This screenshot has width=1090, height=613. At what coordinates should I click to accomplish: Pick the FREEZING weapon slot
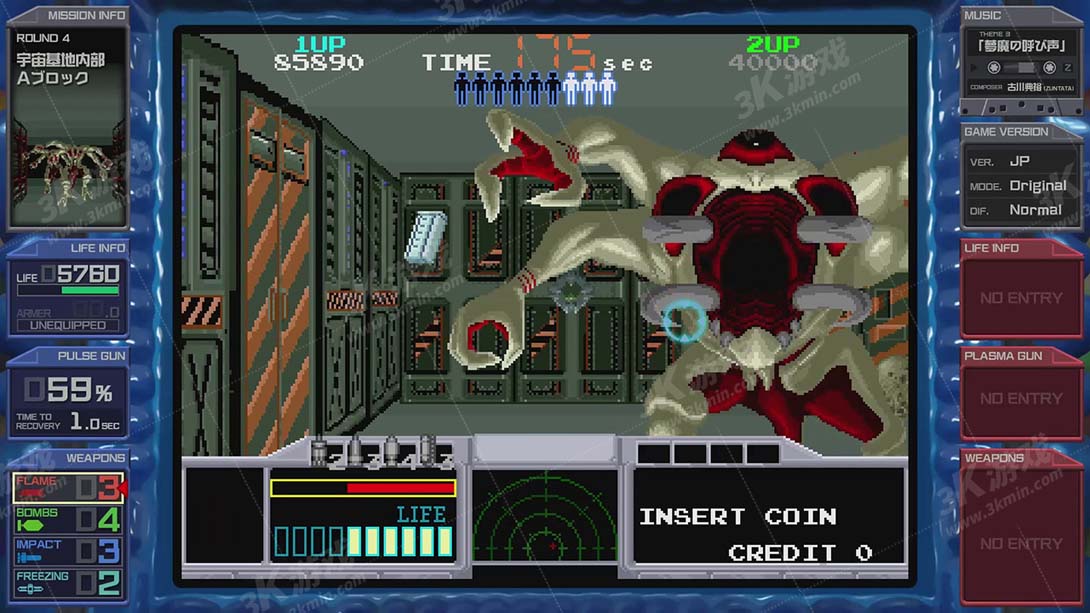click(x=68, y=582)
